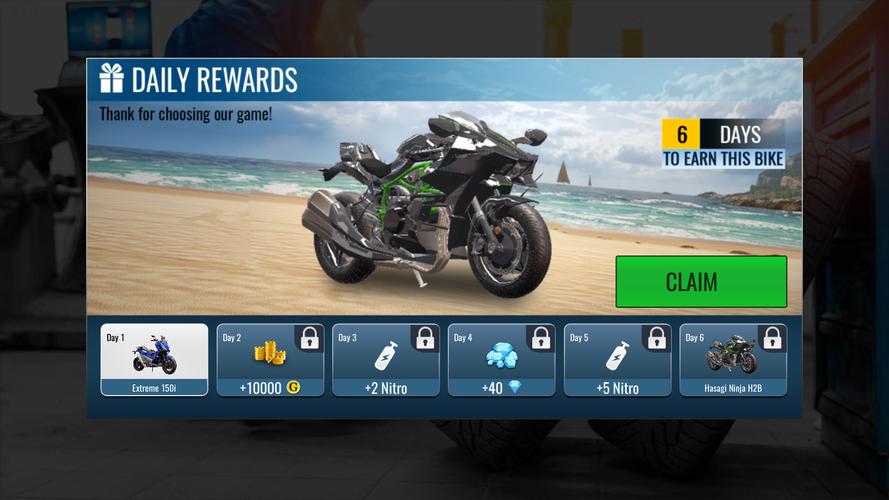Select the Day 3 +2 Nitro reward

[386, 360]
